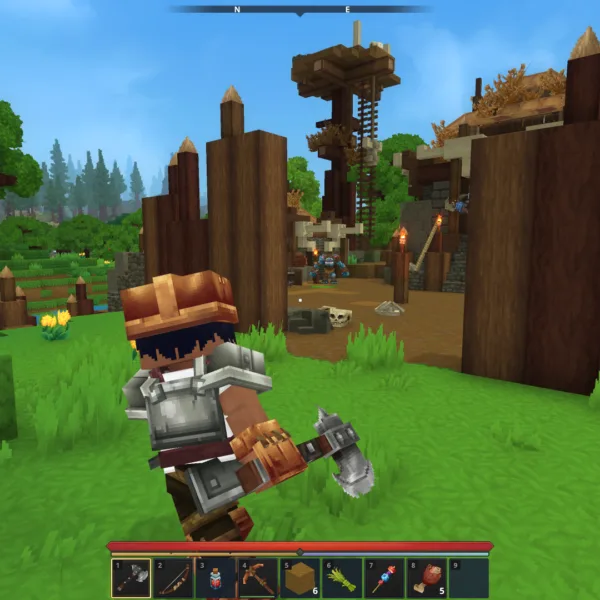Select the red and blue wand slot

click(x=384, y=578)
